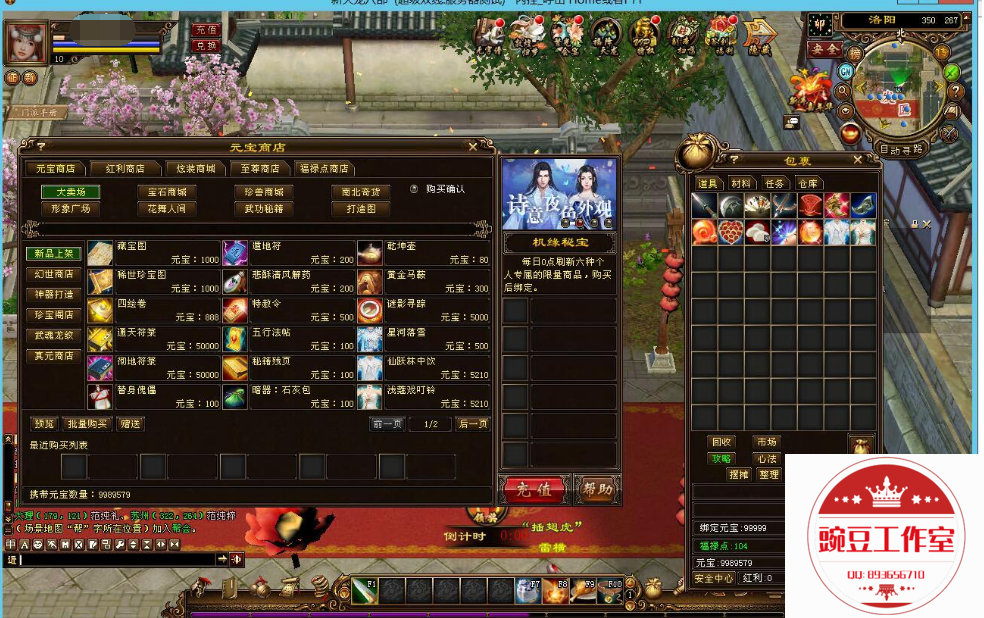Switch to the 红利商店 tab
Viewport: 984px width, 618px height.
pyautogui.click(x=124, y=169)
